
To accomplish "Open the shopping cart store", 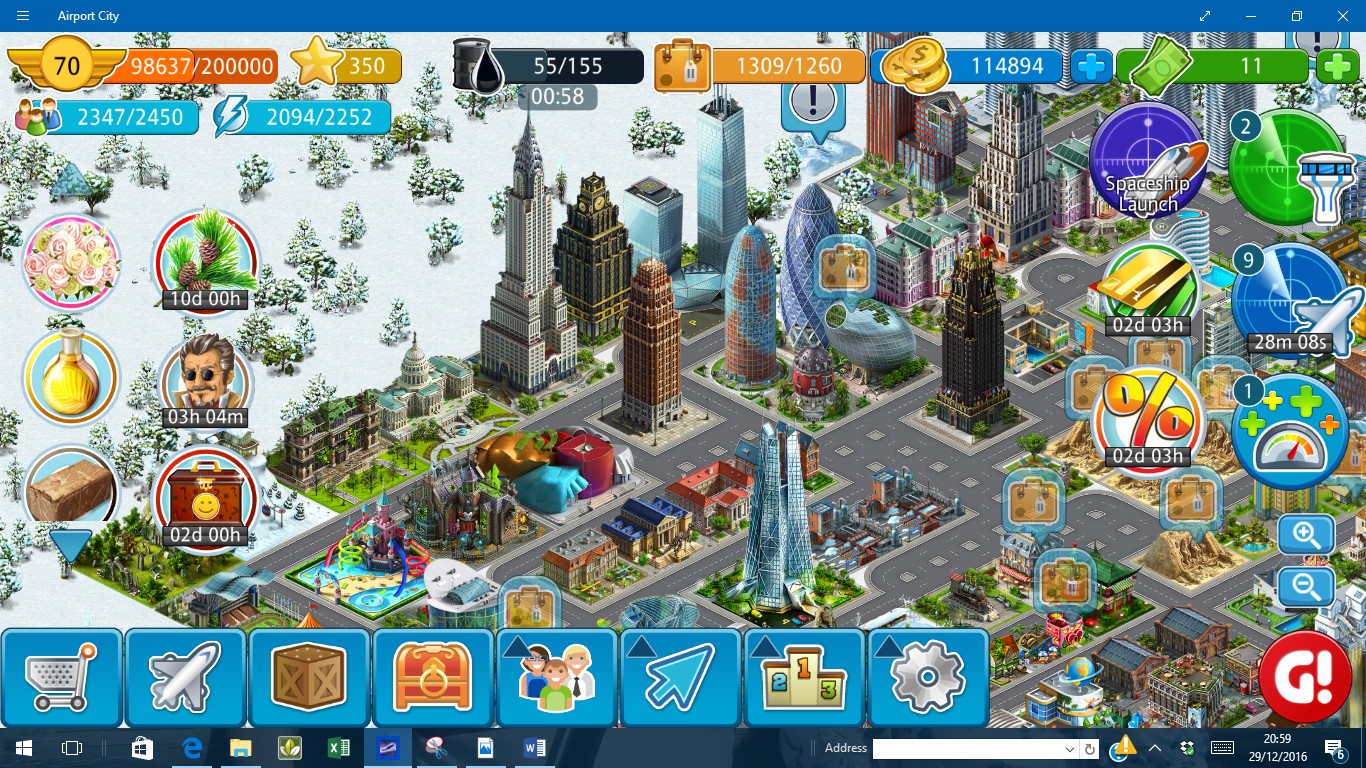I will pyautogui.click(x=62, y=677).
